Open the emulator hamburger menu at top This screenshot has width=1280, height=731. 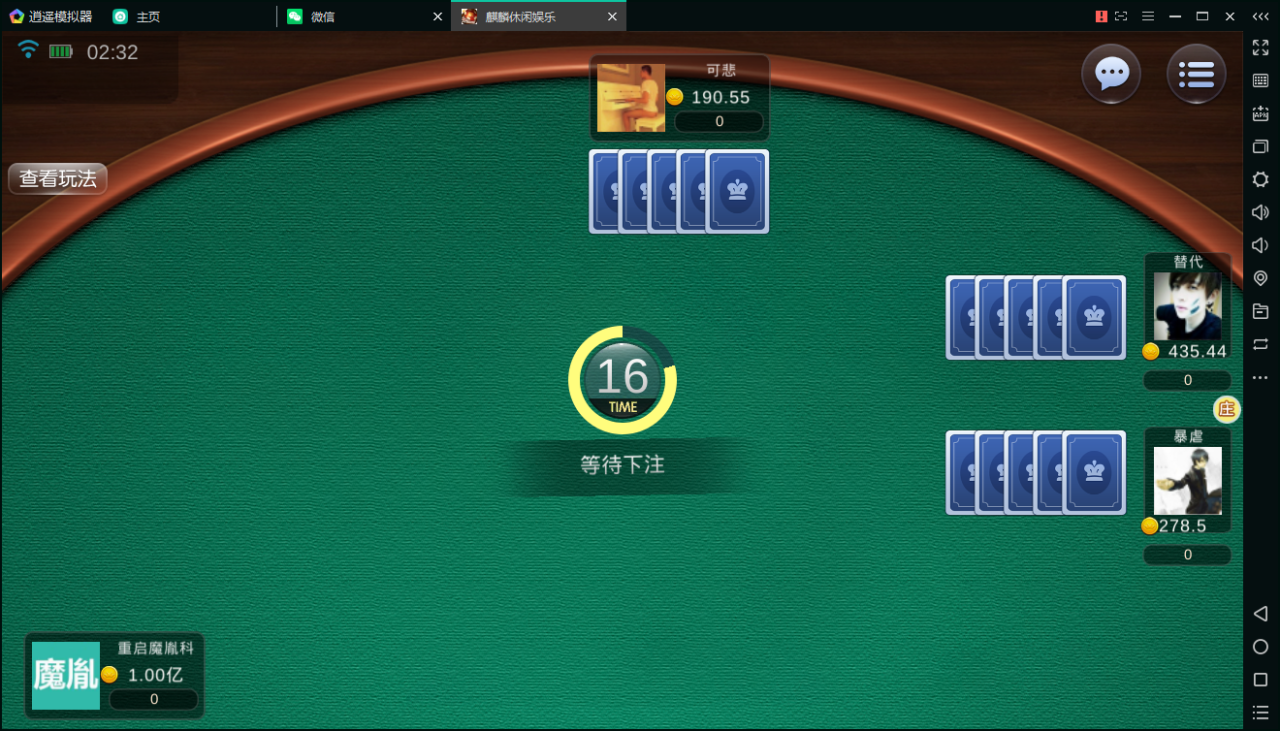pos(1147,16)
